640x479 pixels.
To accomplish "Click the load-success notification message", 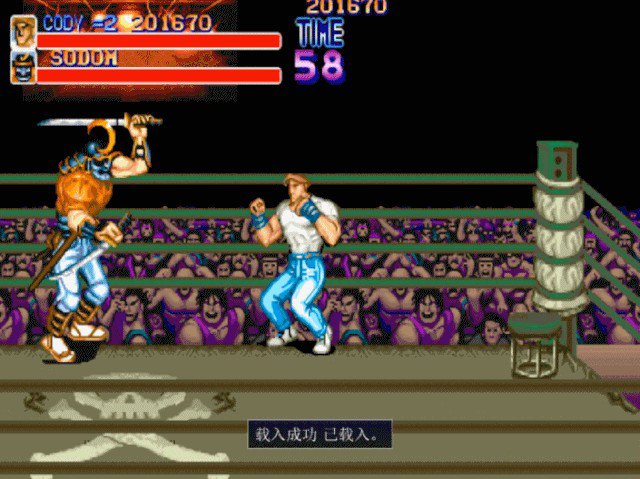I will 319,435.
